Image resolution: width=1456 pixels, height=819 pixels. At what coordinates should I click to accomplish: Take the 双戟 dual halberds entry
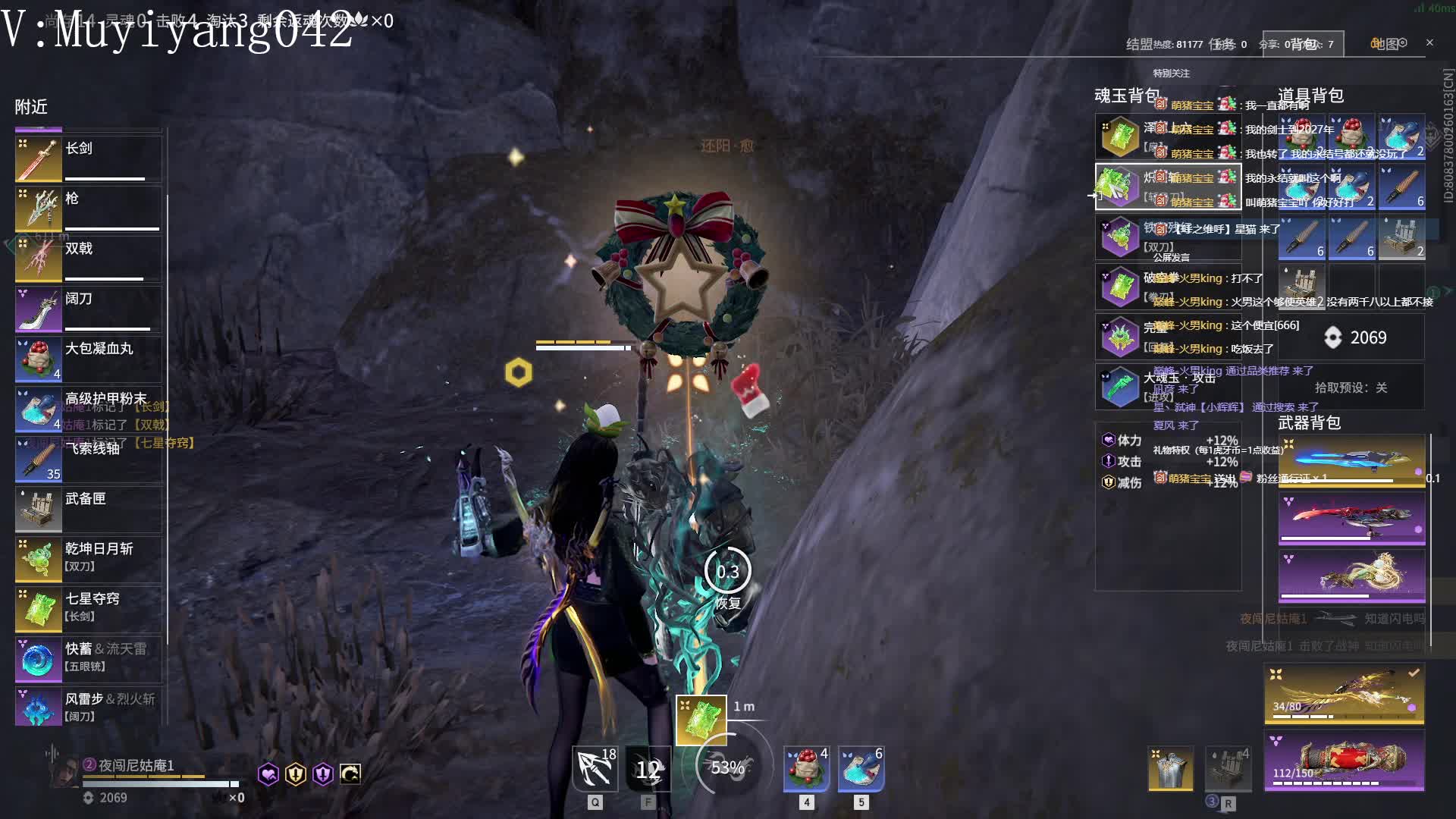pyautogui.click(x=88, y=259)
